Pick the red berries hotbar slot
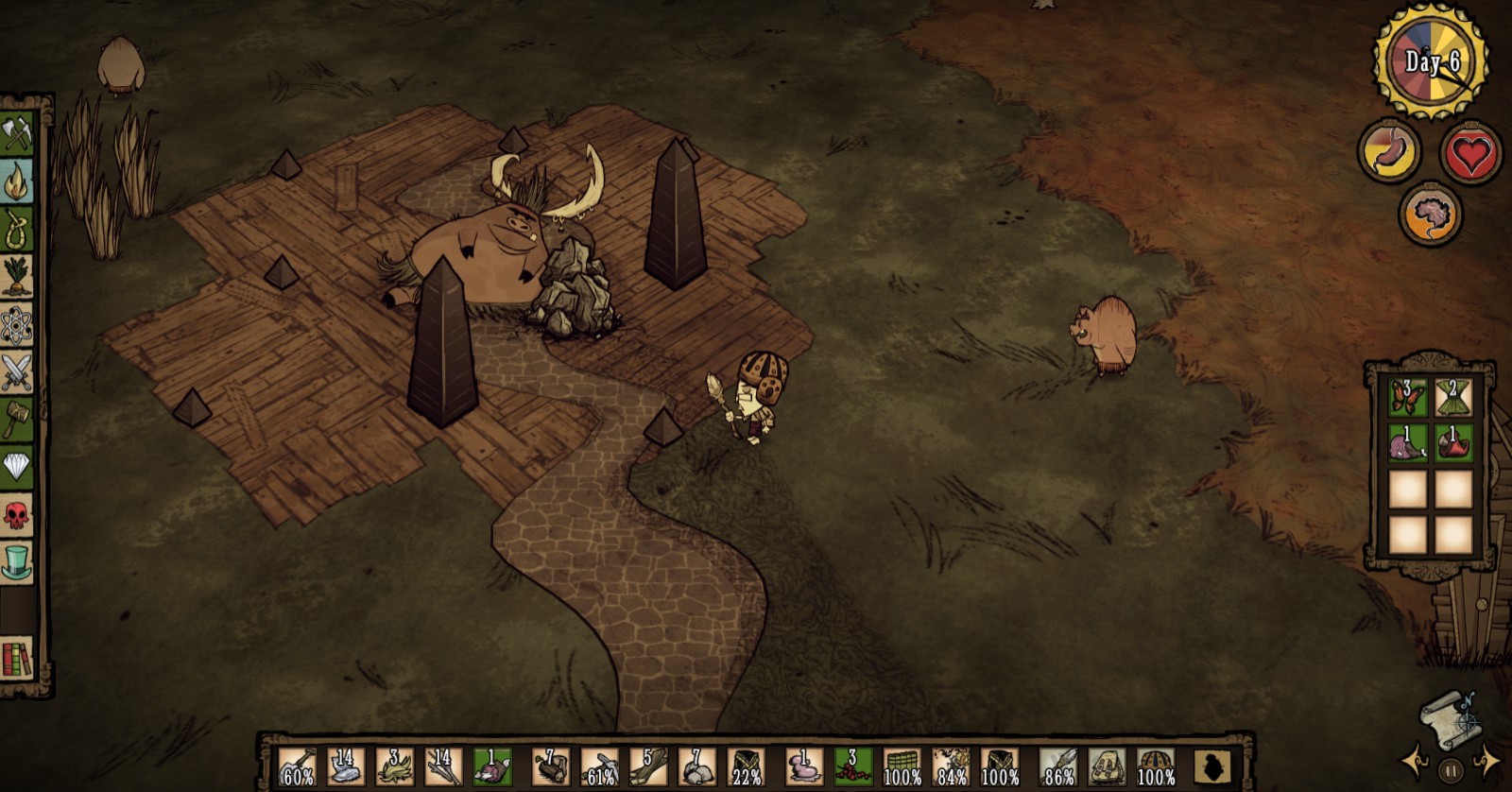Screen dimensions: 1512x792 pyautogui.click(x=852, y=766)
